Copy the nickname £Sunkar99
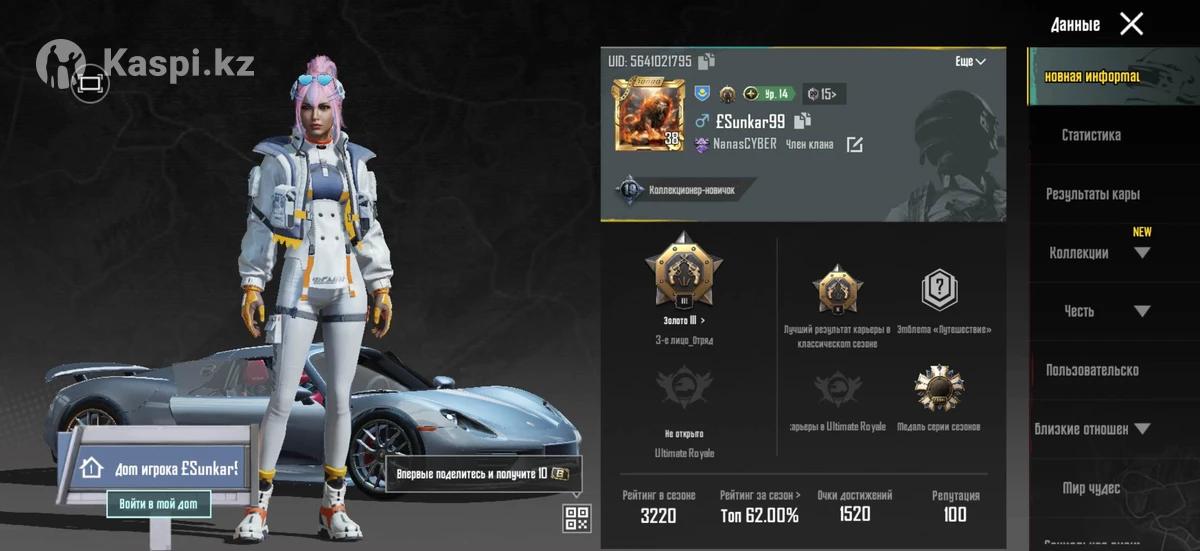The height and width of the screenshot is (551, 1200). [x=802, y=121]
